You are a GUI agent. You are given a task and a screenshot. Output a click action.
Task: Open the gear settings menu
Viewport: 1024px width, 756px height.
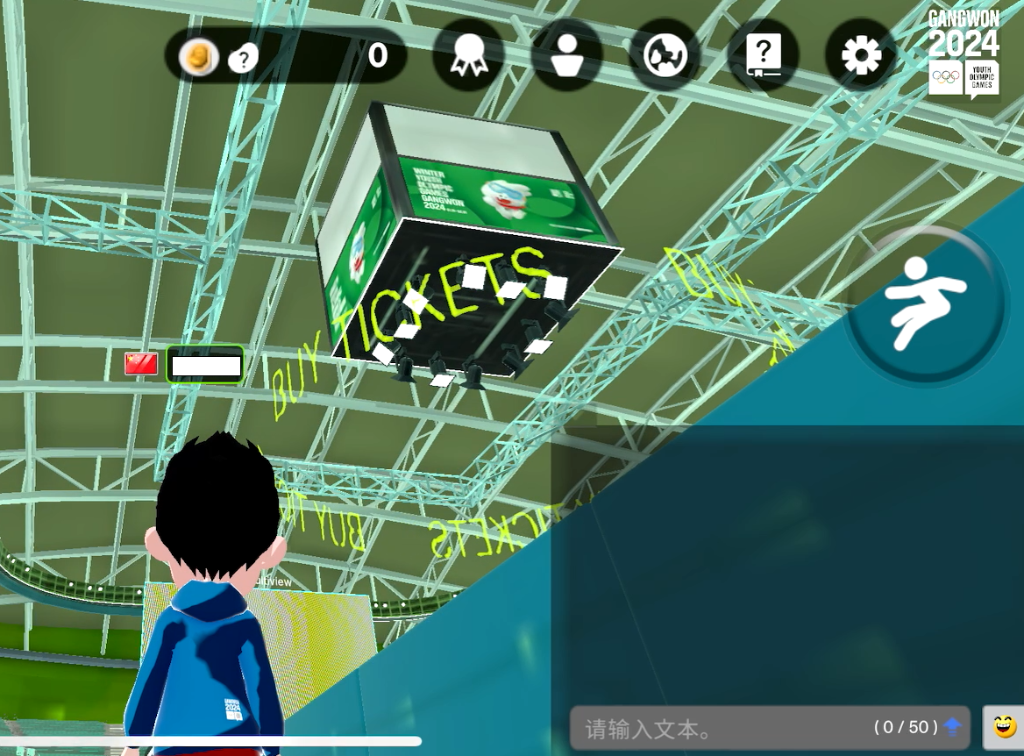click(x=860, y=55)
